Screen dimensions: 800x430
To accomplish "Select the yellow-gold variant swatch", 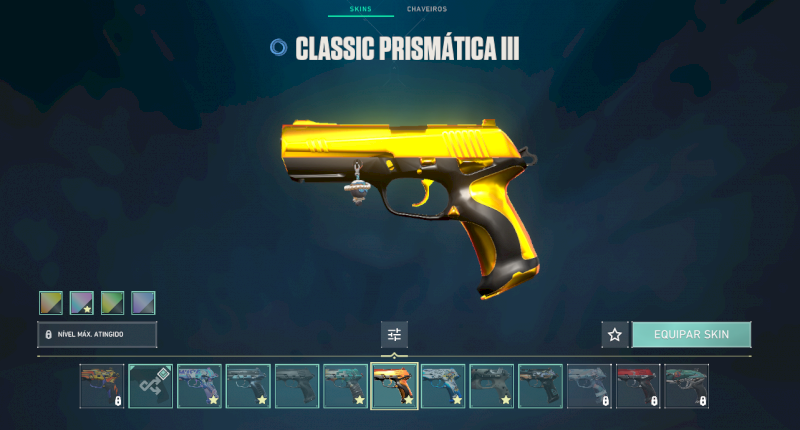I will (51, 302).
